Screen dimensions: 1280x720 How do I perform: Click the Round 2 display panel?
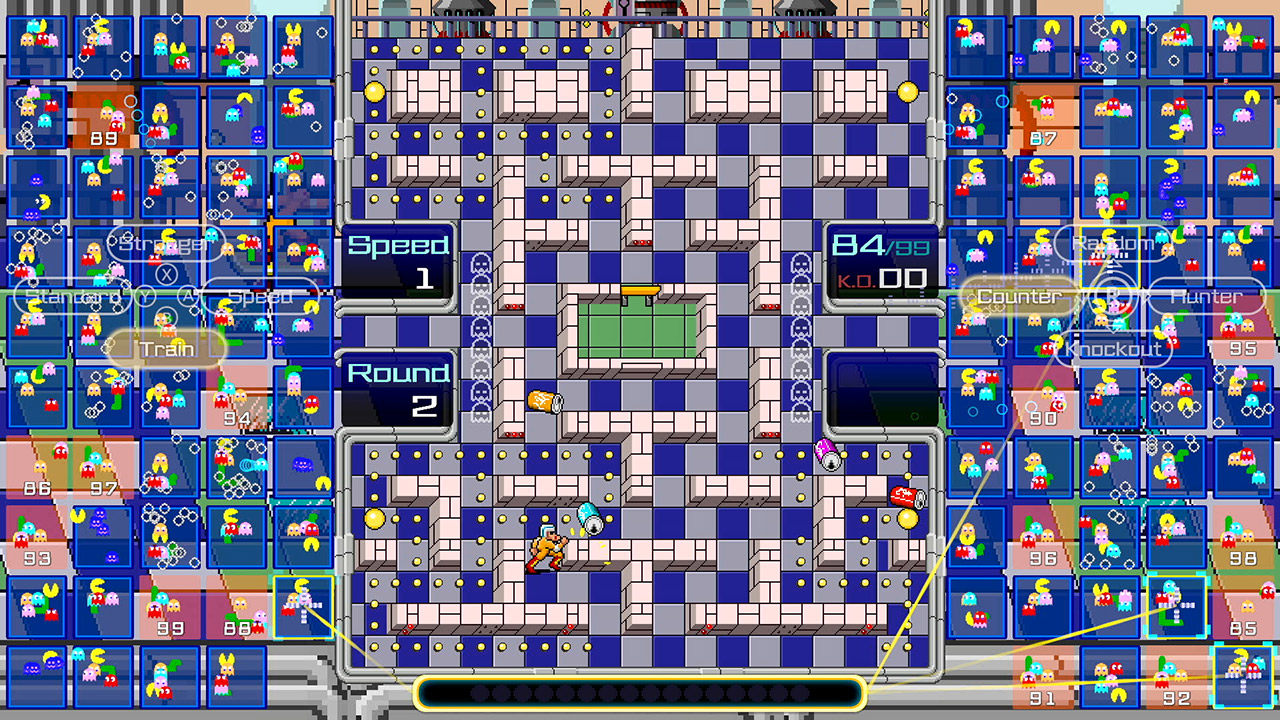(398, 389)
